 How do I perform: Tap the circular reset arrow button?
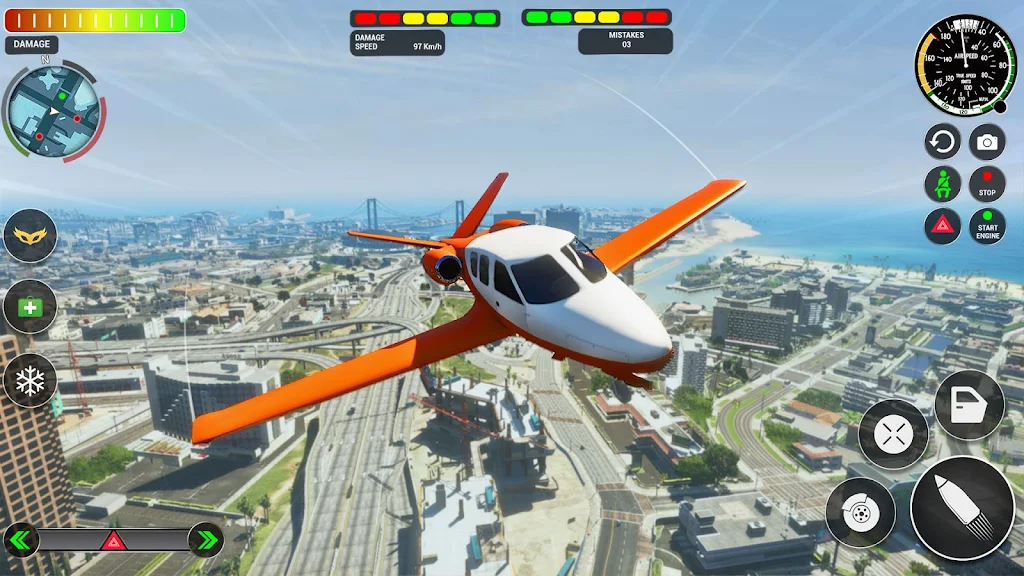click(x=942, y=142)
